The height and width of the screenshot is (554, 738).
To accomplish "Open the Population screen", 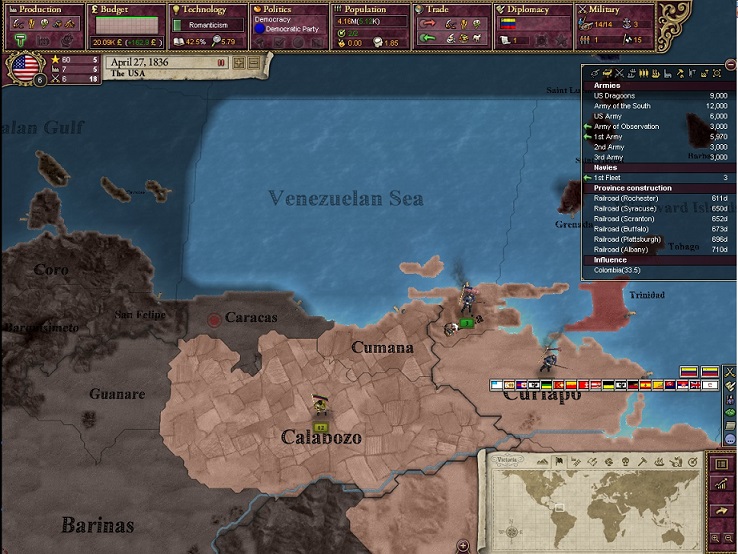I will [366, 10].
